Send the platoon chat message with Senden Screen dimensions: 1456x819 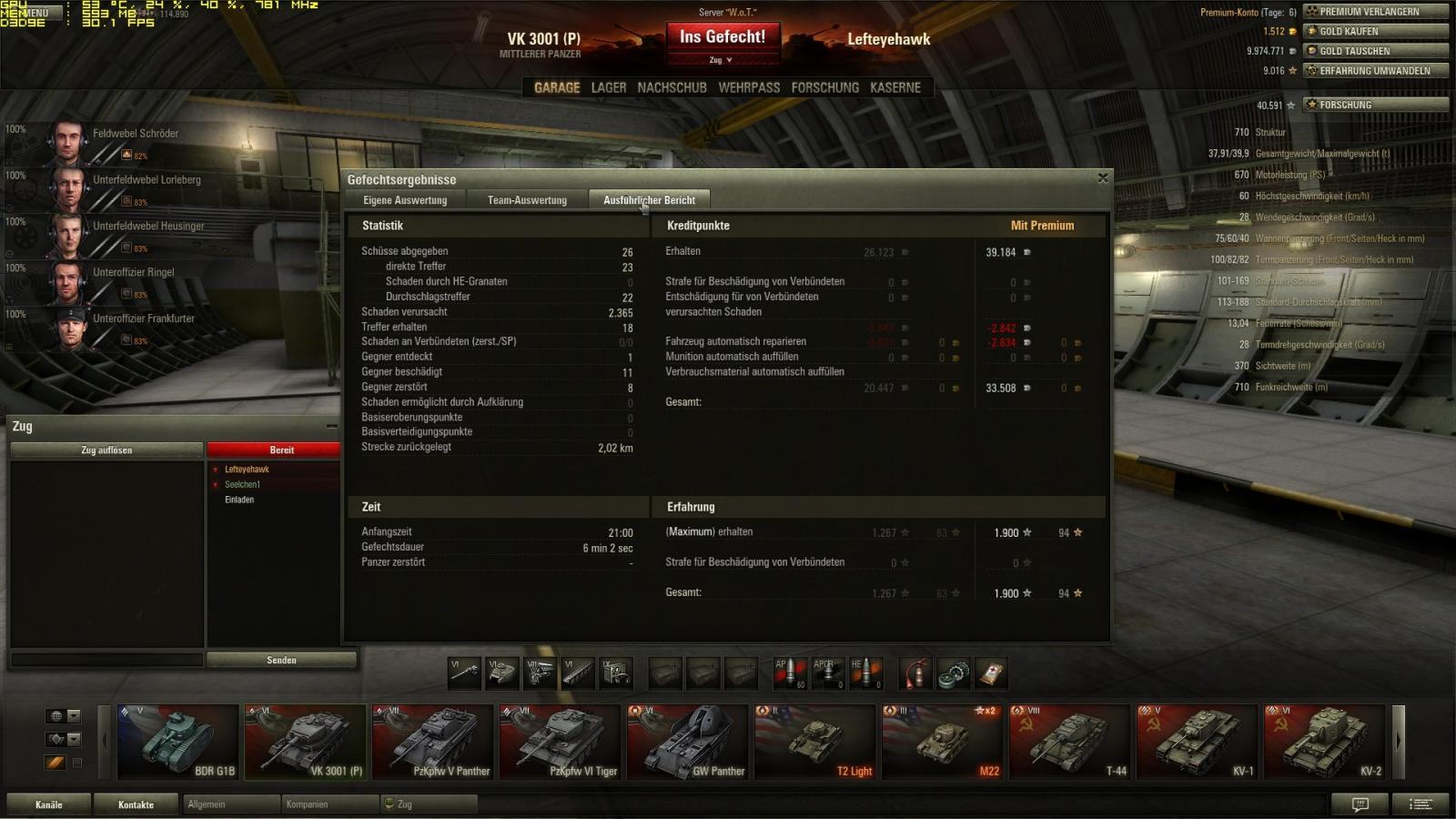coord(281,661)
